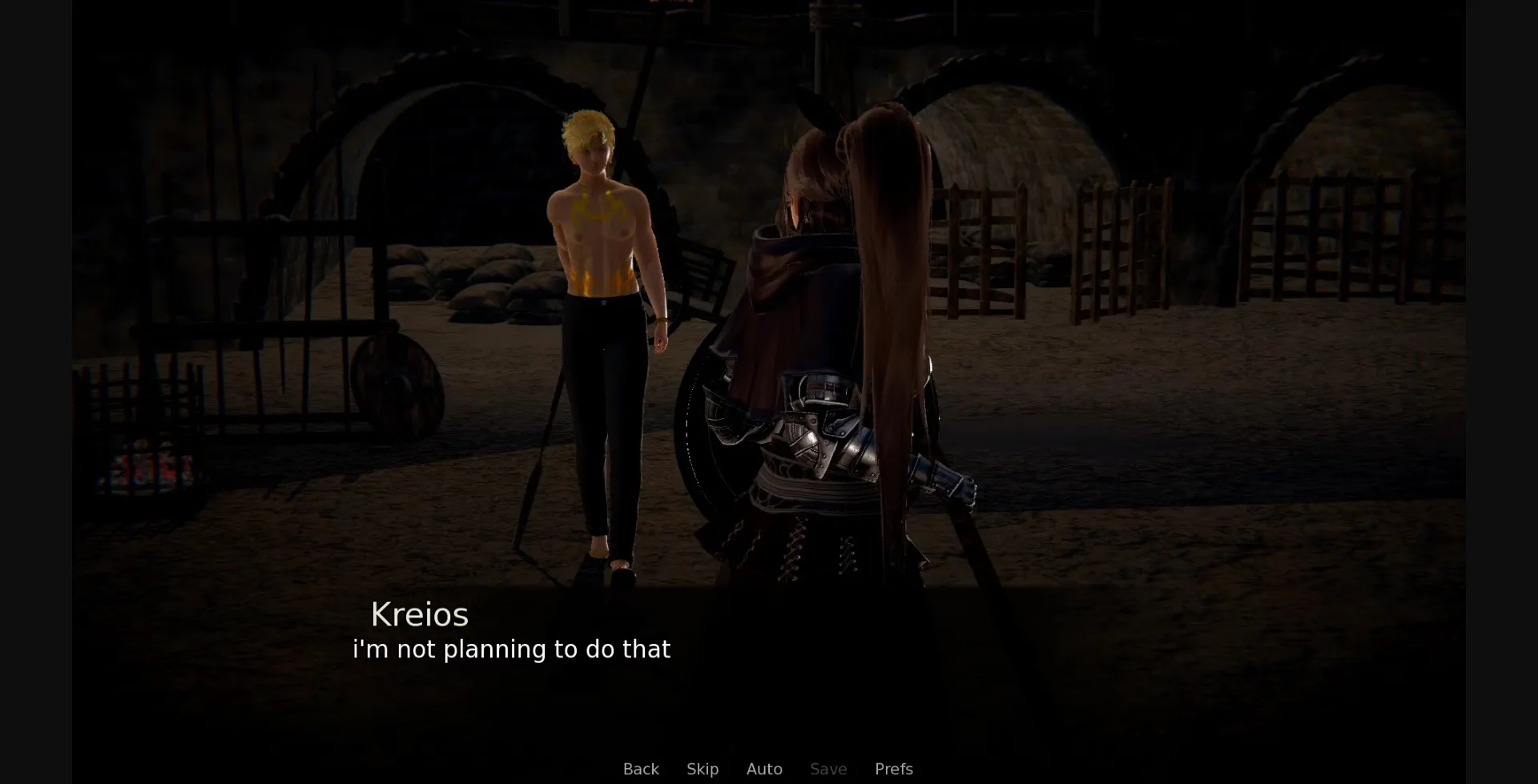Click the dialogue text to advance the story
This screenshot has width=1538, height=784.
(x=512, y=650)
